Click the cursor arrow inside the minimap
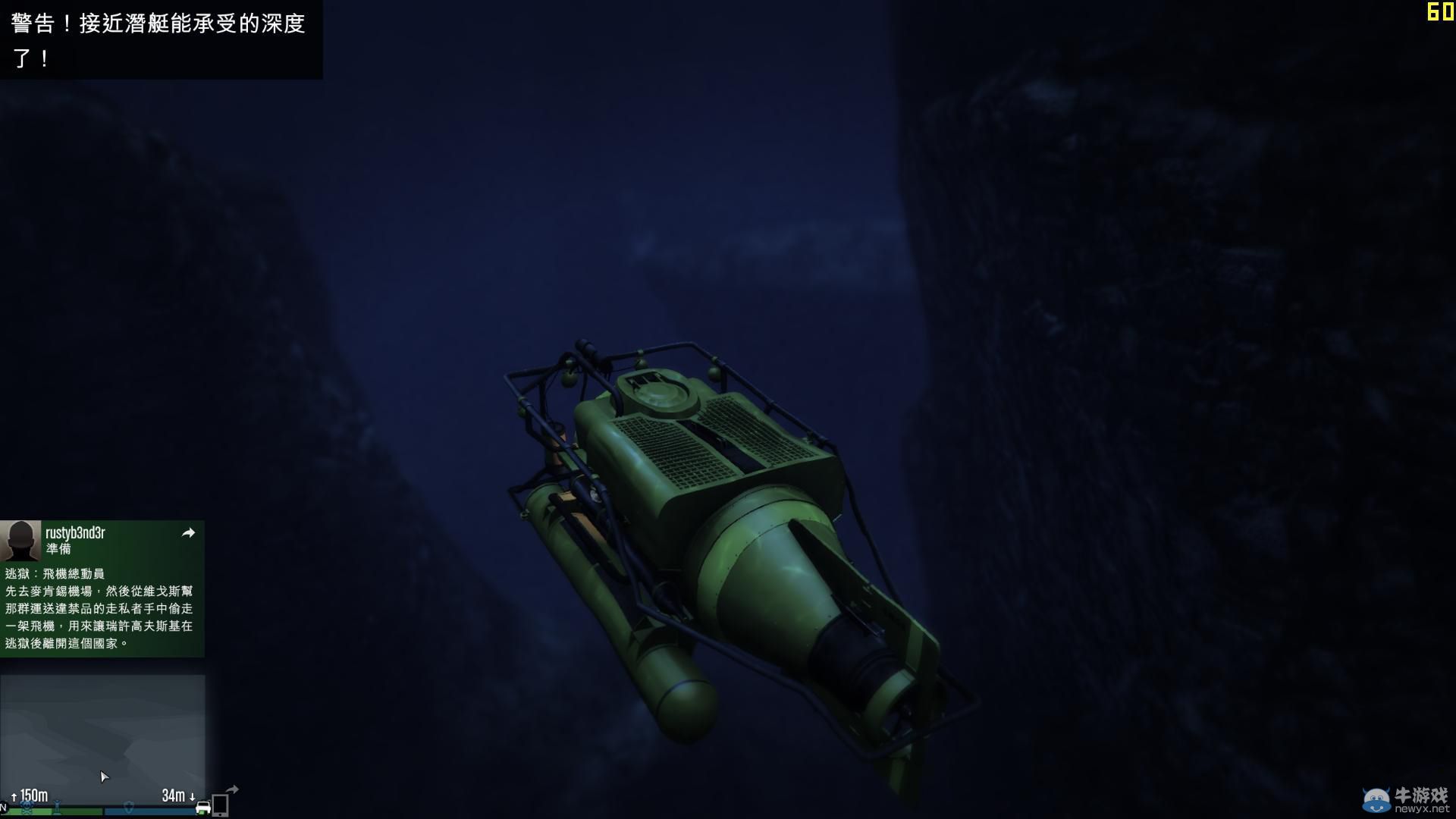Viewport: 1456px width, 819px height. [x=104, y=777]
